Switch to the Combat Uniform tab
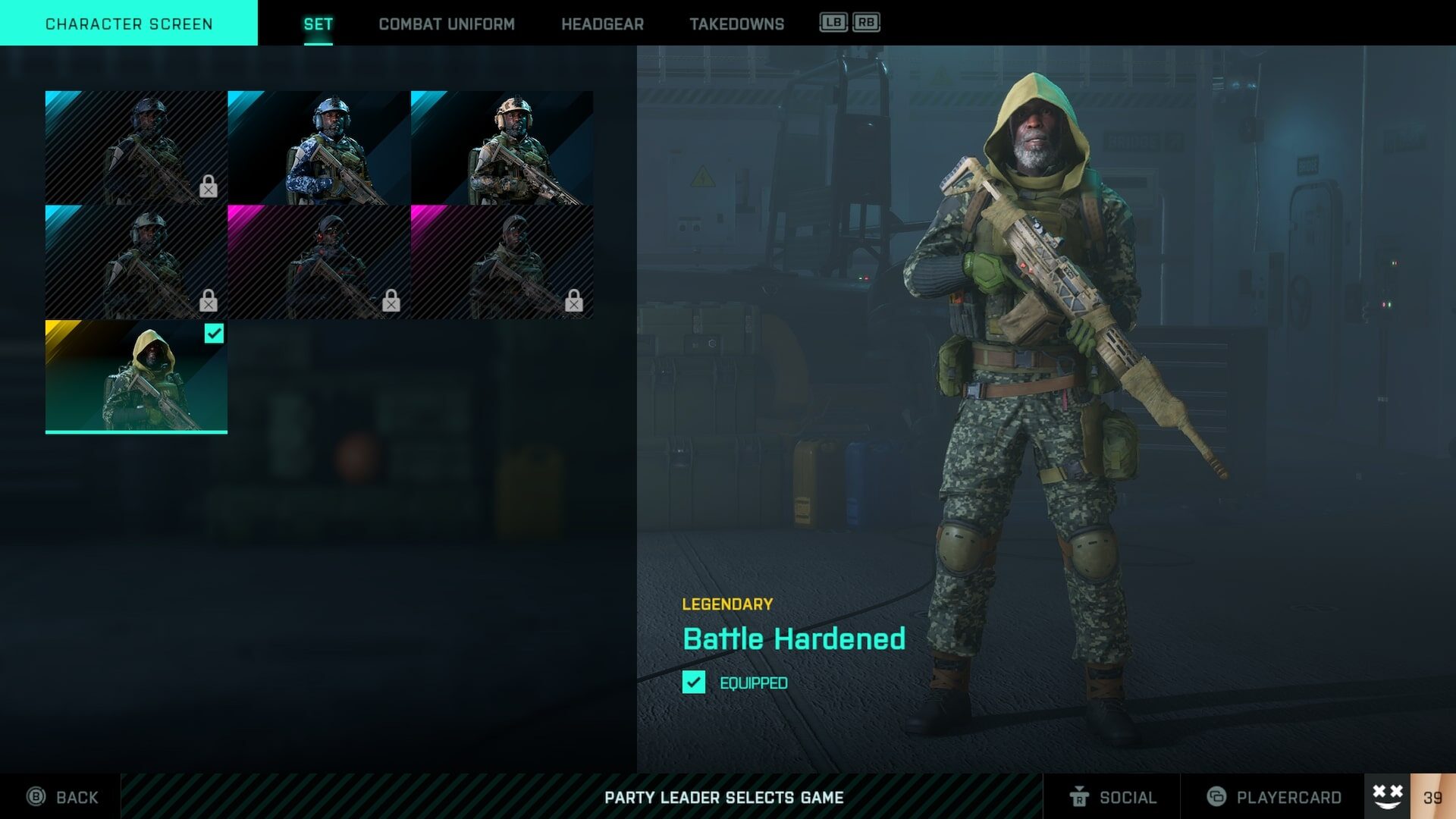Screen dimensions: 1456x819 tap(446, 24)
